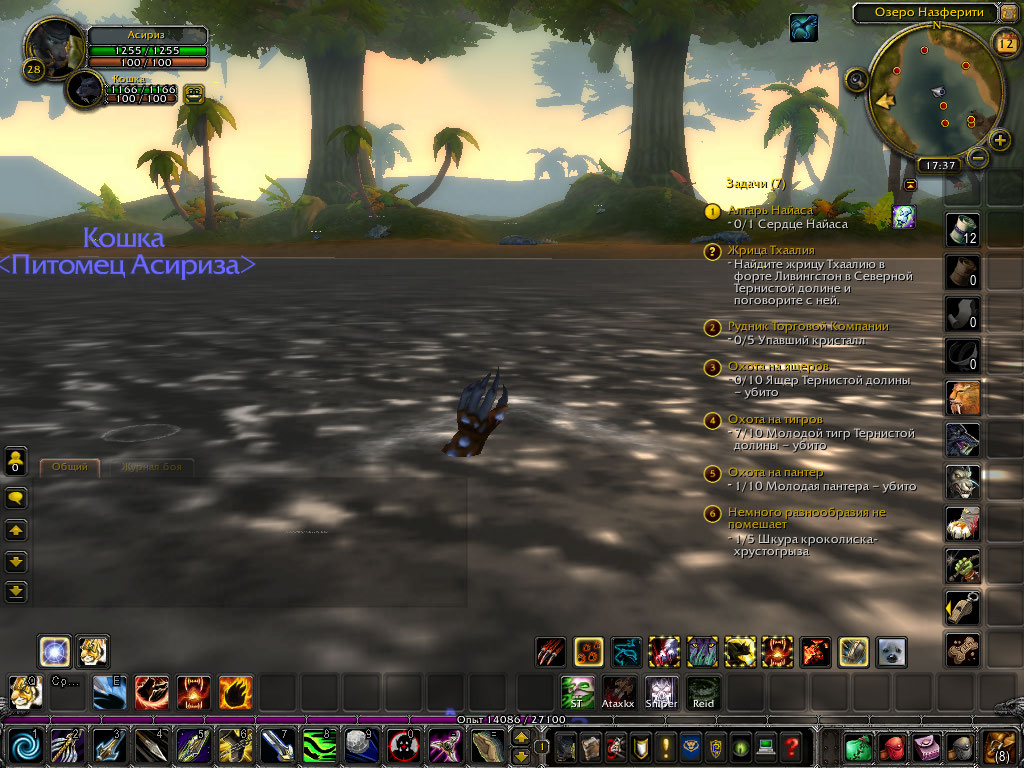Click the Sniper macro button
1024x768 pixels.
point(661,692)
